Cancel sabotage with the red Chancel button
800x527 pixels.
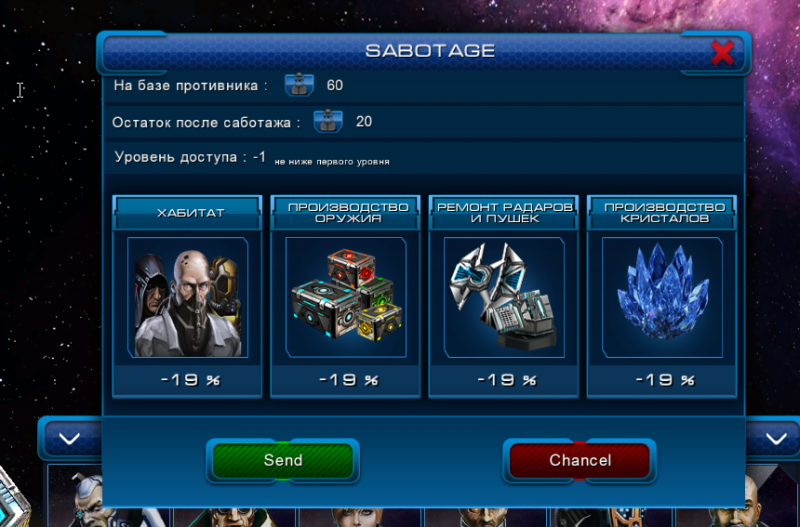pyautogui.click(x=580, y=460)
